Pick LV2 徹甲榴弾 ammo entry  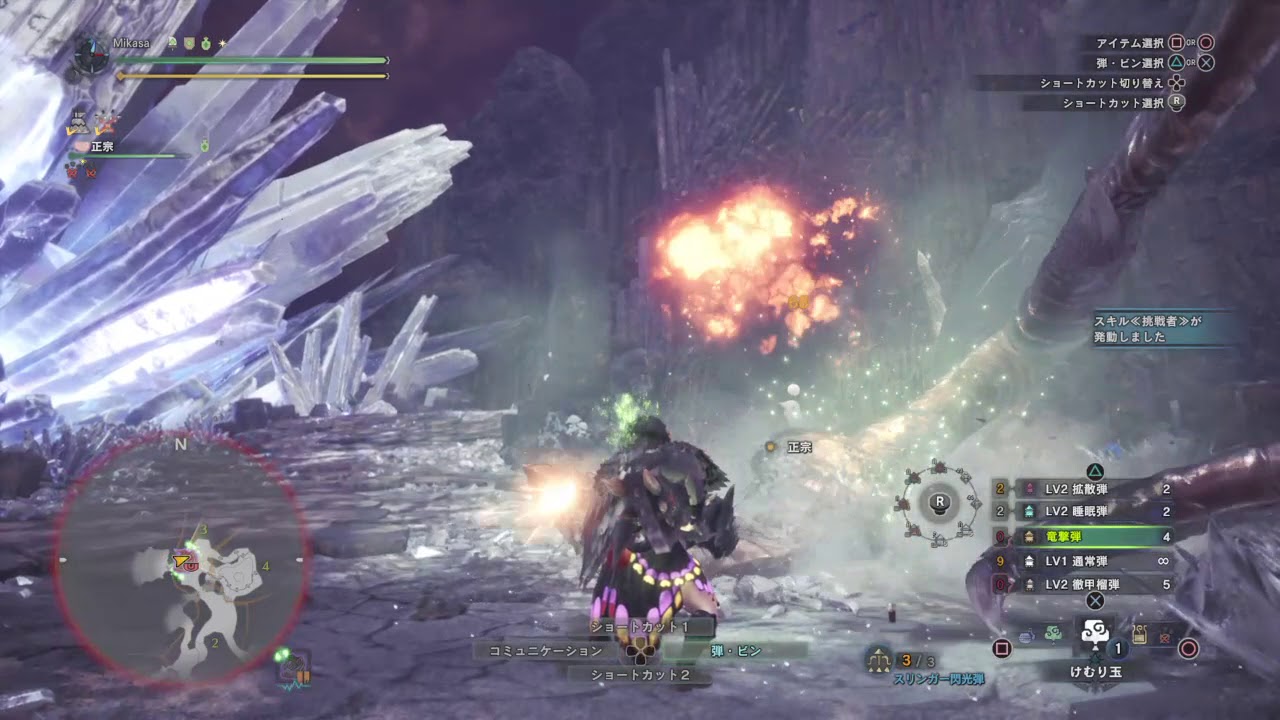tap(1088, 585)
